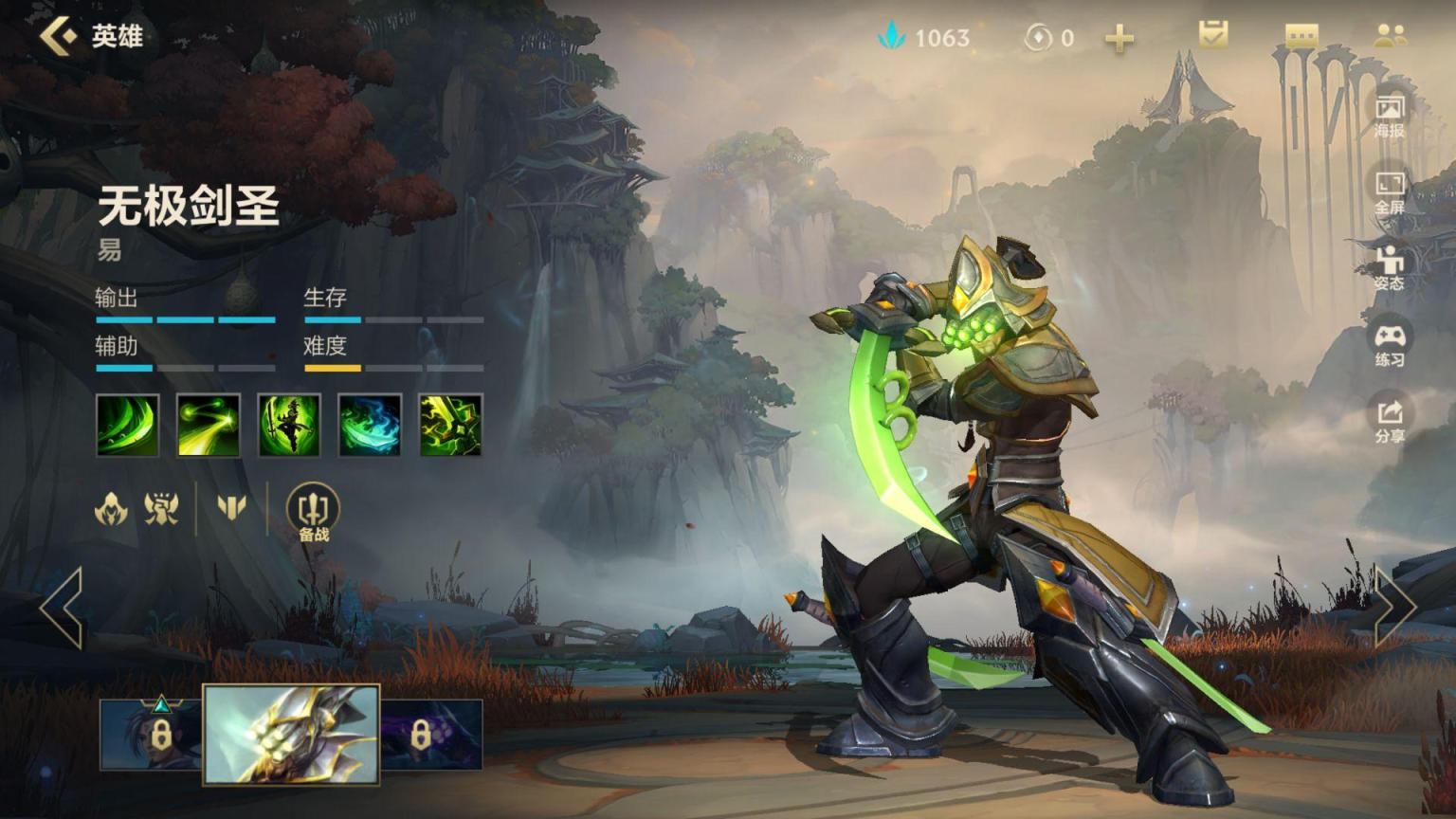Select the teal swirl ability icon
Viewport: 1456px width, 819px height.
point(370,426)
